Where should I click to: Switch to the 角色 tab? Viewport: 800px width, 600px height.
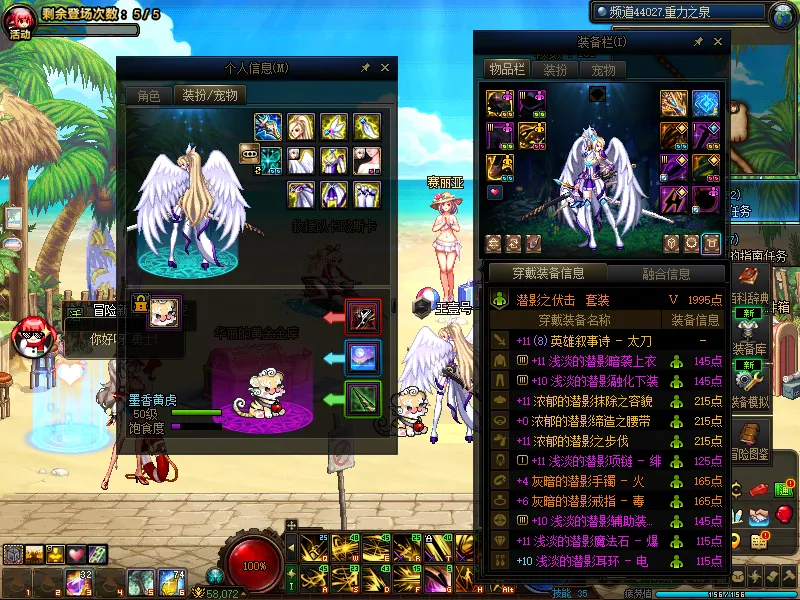148,96
